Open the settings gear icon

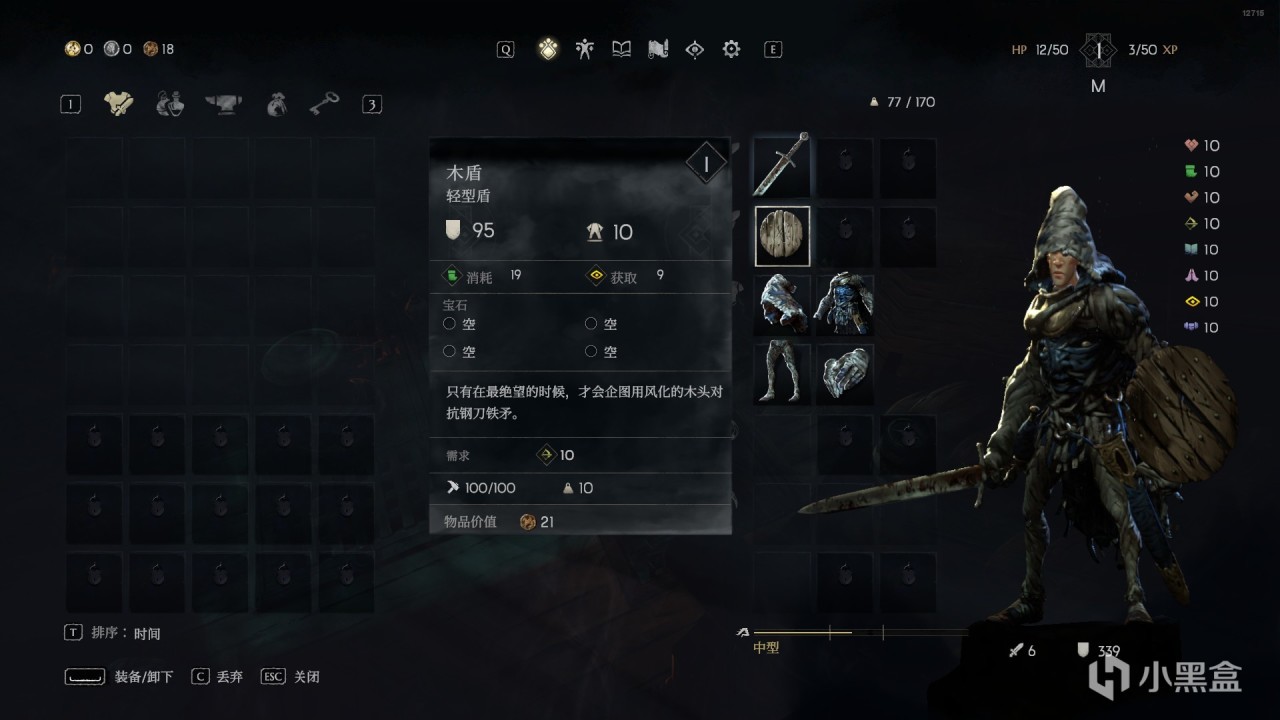[731, 48]
